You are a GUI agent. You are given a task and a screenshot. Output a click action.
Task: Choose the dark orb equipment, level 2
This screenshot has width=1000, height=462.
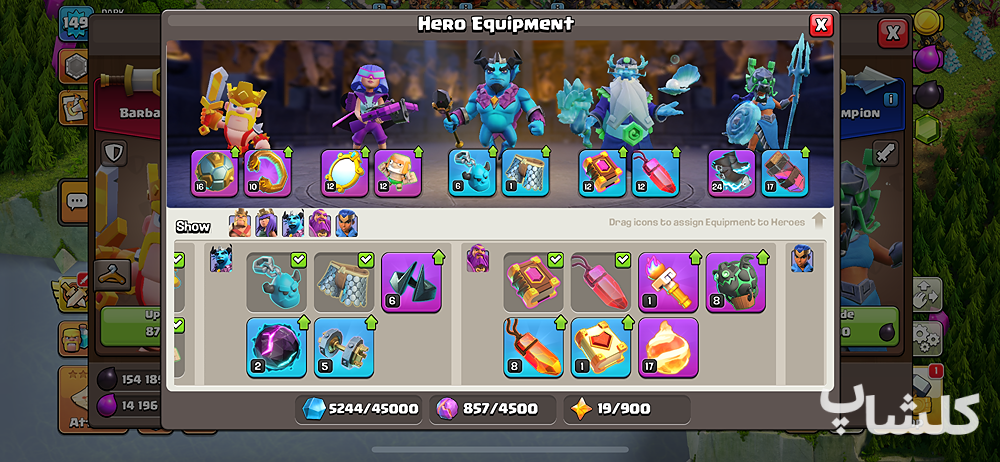click(x=277, y=347)
